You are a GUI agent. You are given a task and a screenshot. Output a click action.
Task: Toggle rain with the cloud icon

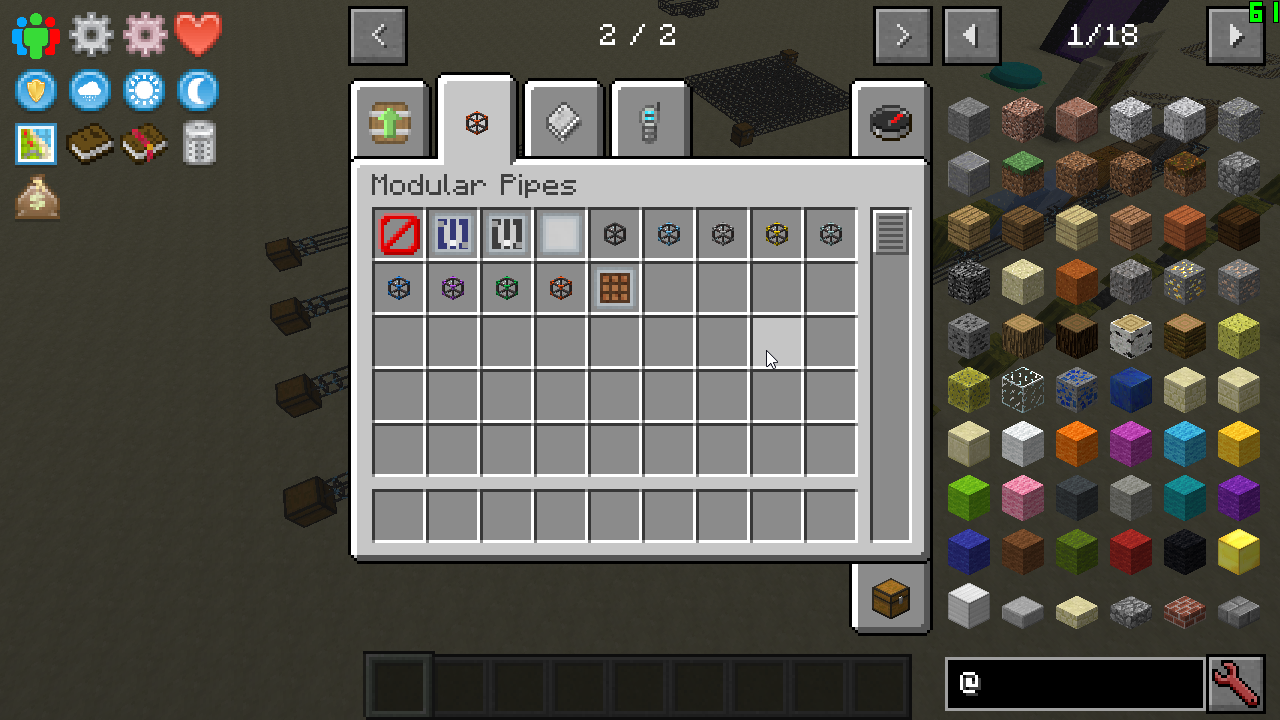click(90, 91)
